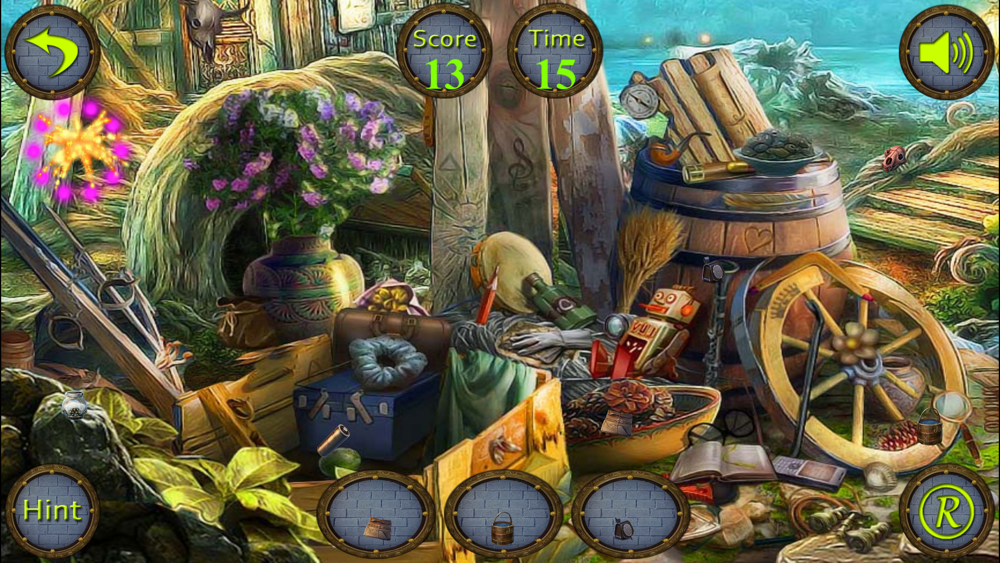The image size is (1000, 563).
Task: Use the Hint button
Action: [x=52, y=510]
